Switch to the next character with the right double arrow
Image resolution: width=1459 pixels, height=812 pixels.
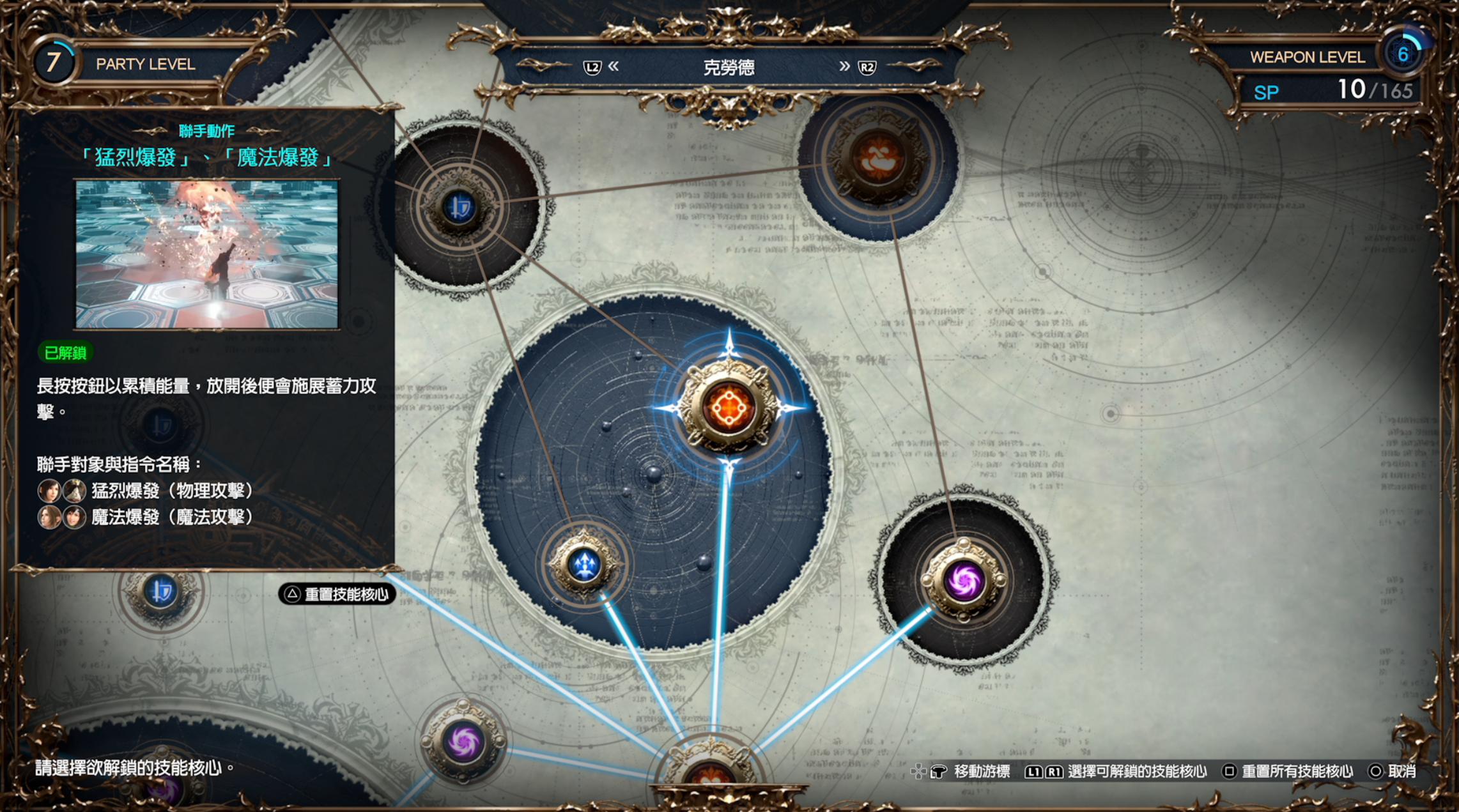coord(844,66)
